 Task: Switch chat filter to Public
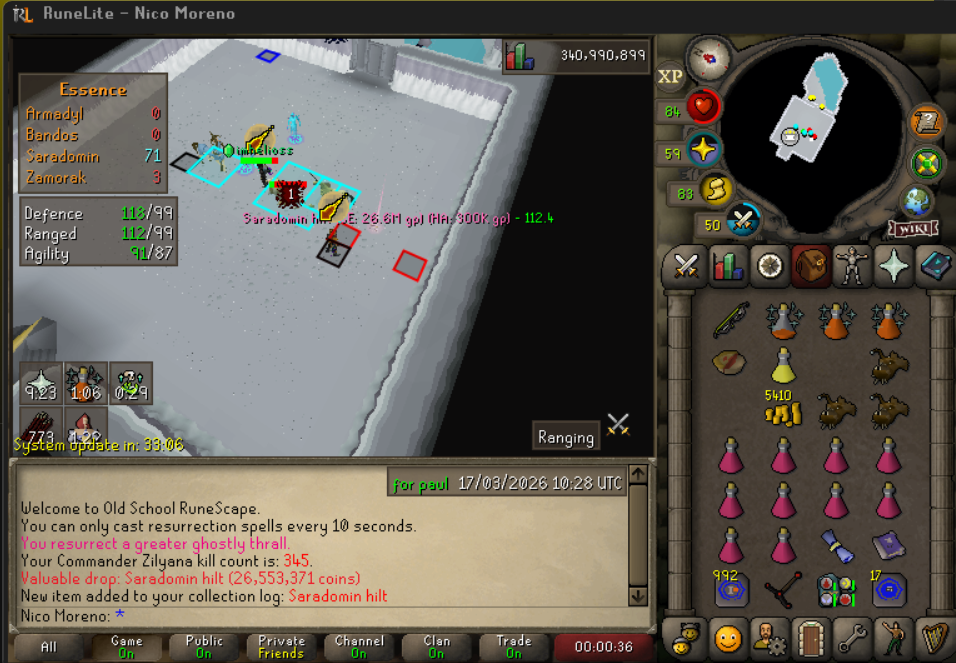tap(204, 647)
